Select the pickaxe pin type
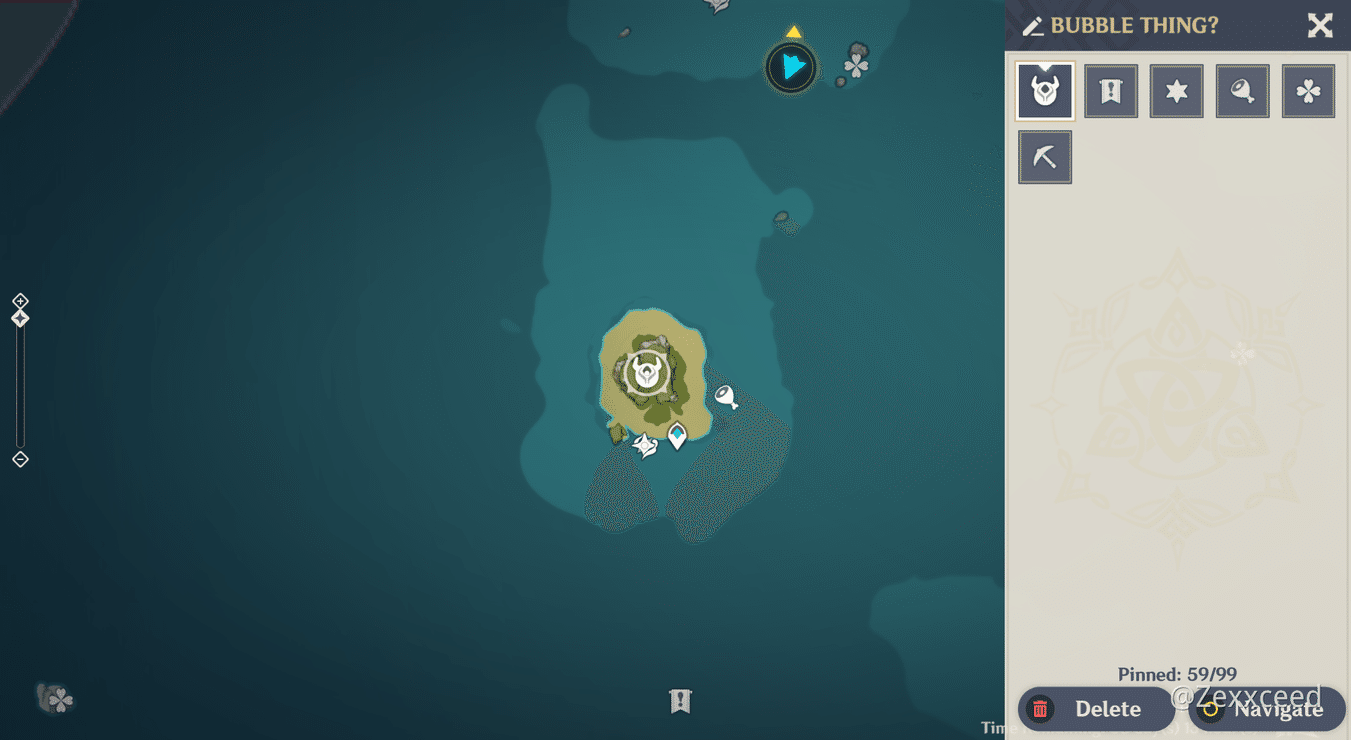 pos(1045,156)
